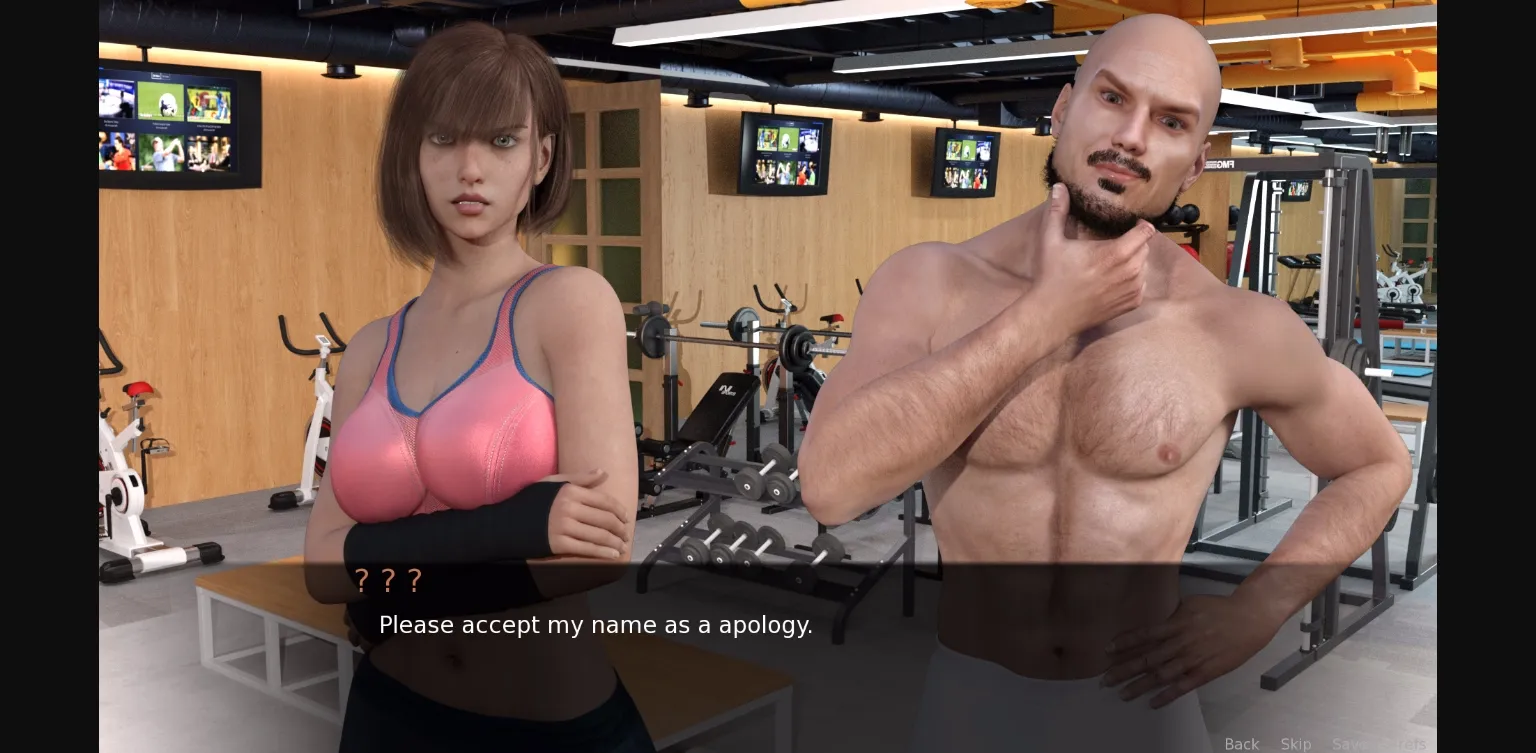Image resolution: width=1536 pixels, height=753 pixels.
Task: Click the Back label in the quick menu
Action: (x=1241, y=743)
